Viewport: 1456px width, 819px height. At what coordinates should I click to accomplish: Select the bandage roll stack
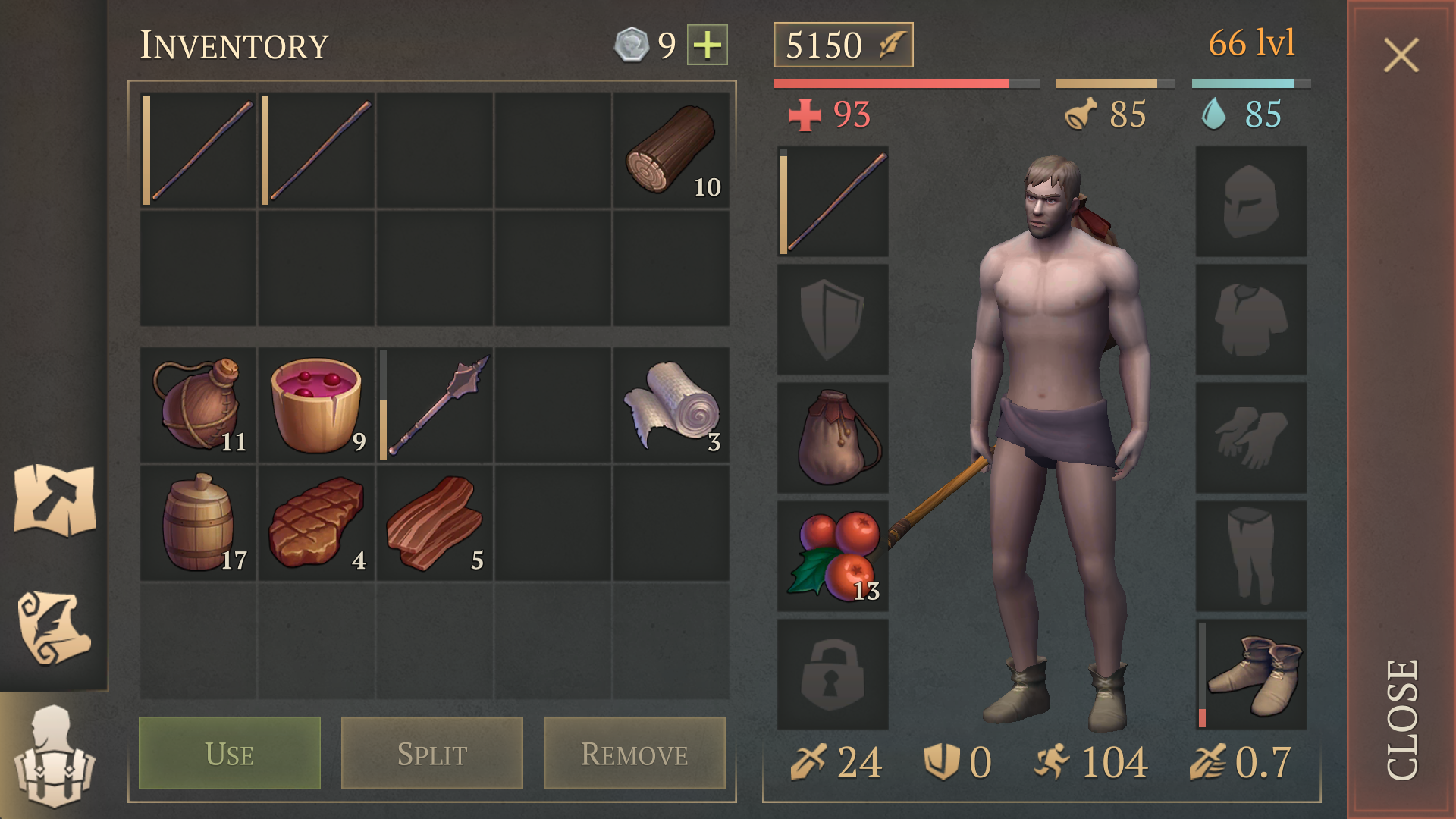671,406
